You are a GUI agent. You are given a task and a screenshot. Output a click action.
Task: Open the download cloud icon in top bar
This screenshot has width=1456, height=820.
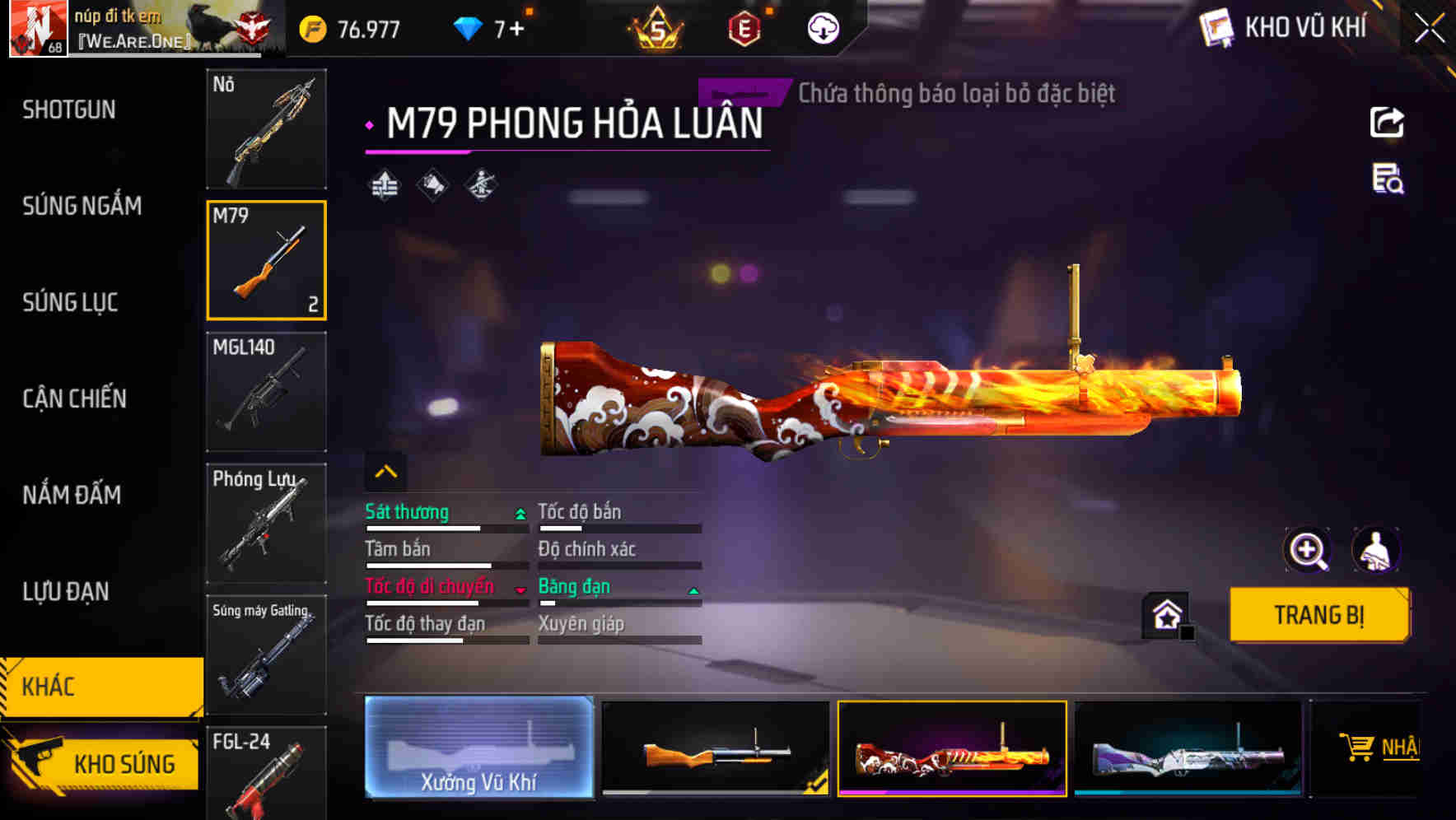tap(821, 29)
